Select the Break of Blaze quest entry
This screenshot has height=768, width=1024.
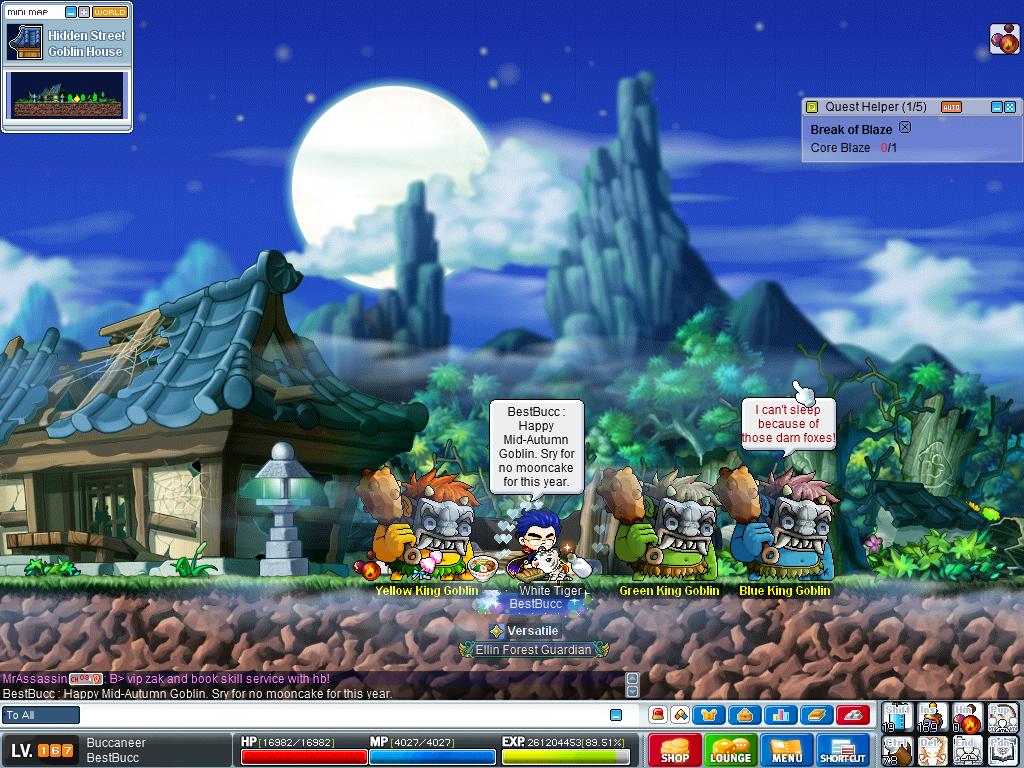(x=851, y=130)
